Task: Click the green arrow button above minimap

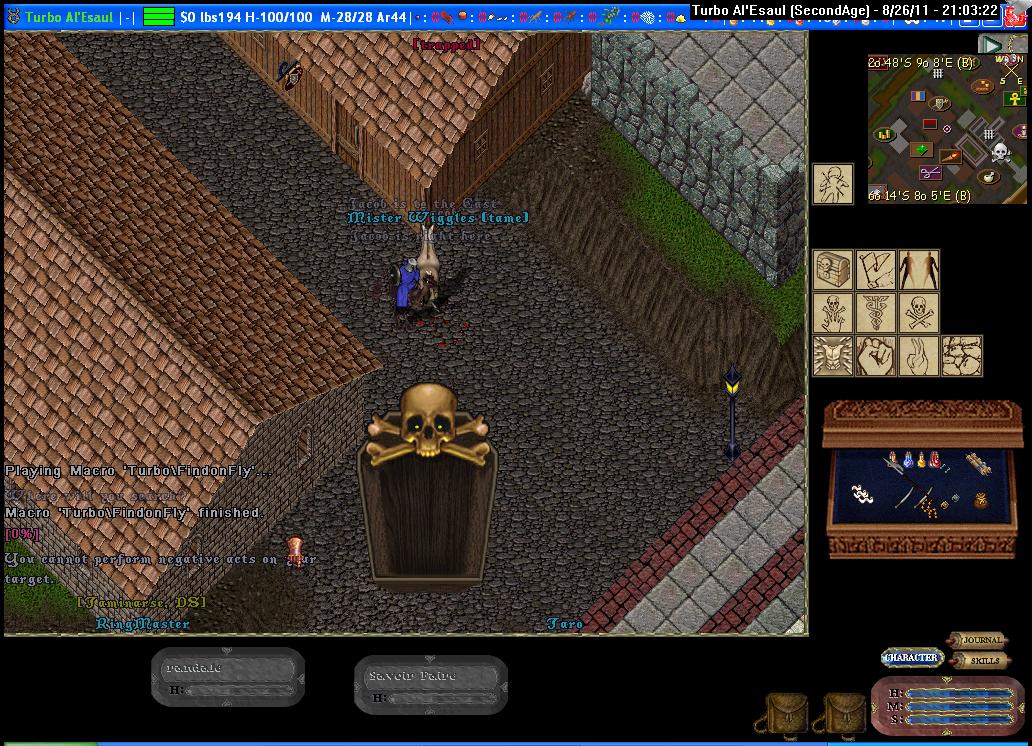Action: tap(990, 44)
